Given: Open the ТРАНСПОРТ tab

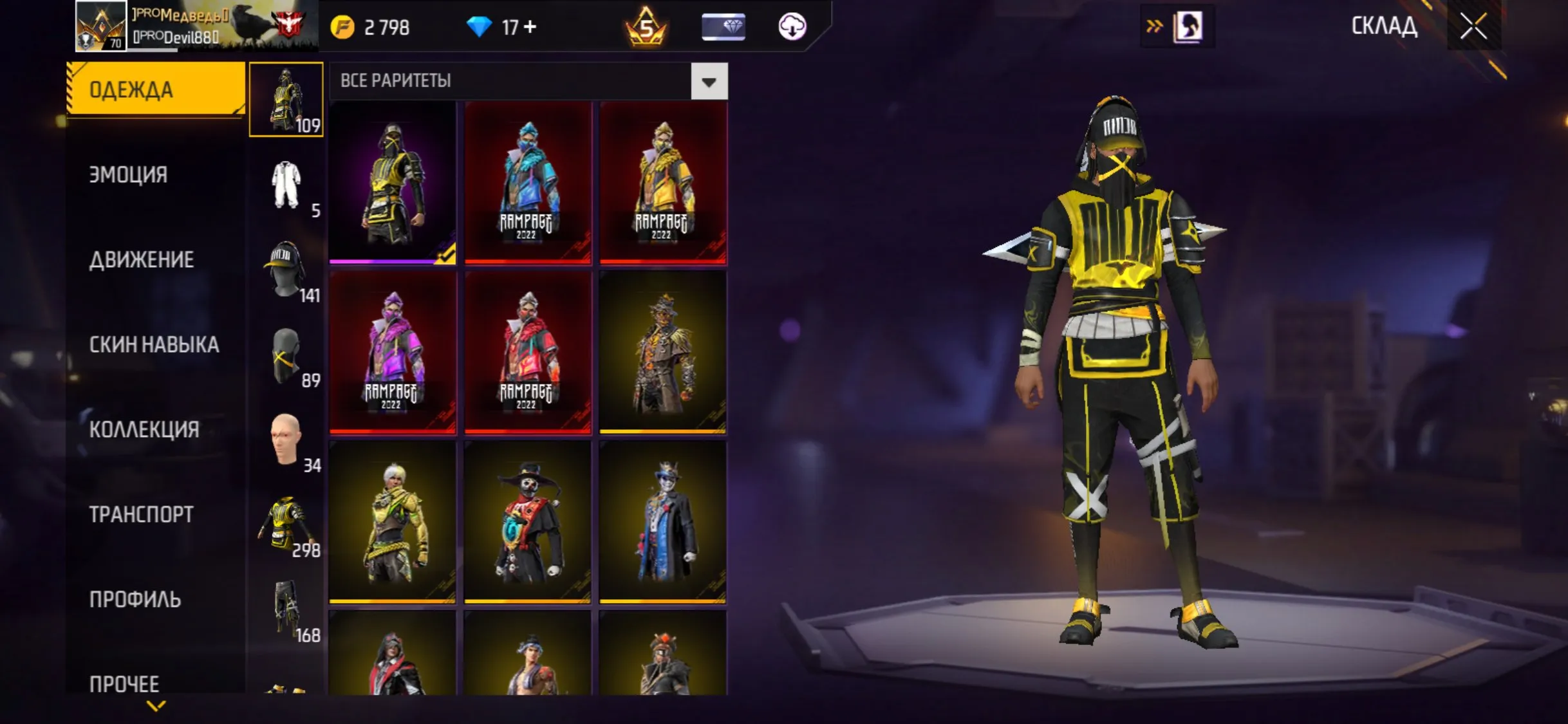Looking at the screenshot, I should (x=140, y=515).
